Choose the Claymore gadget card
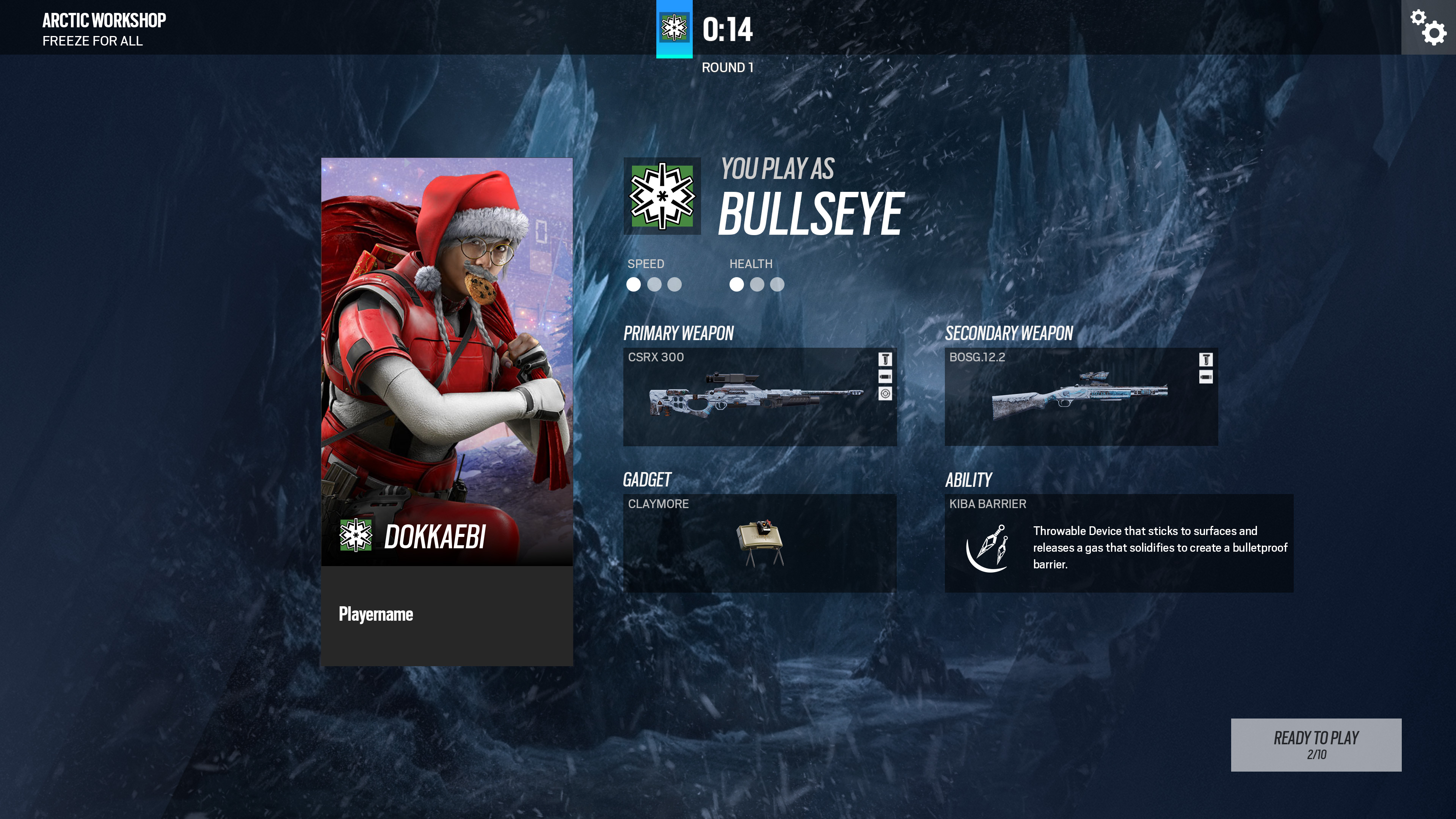The width and height of the screenshot is (1456, 819). tap(759, 543)
